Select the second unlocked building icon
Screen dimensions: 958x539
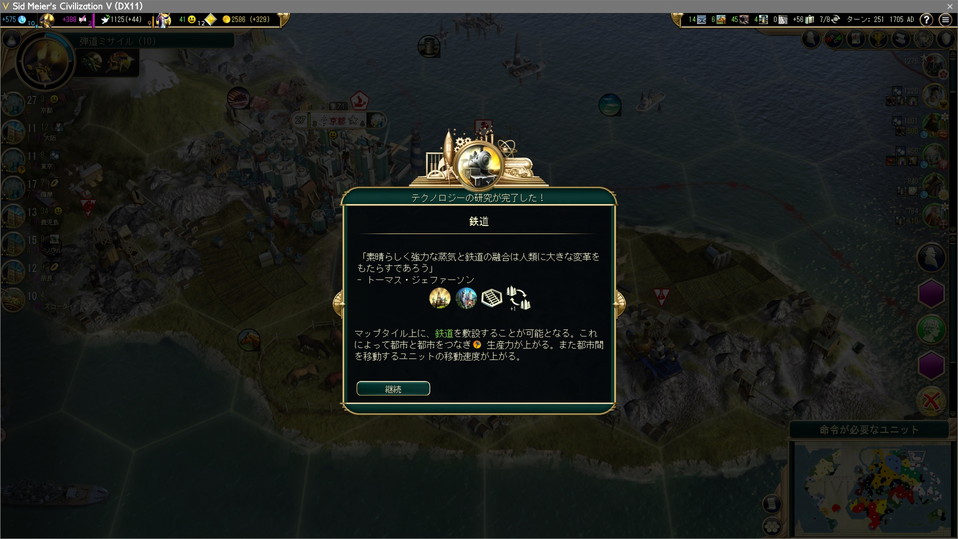(x=466, y=298)
